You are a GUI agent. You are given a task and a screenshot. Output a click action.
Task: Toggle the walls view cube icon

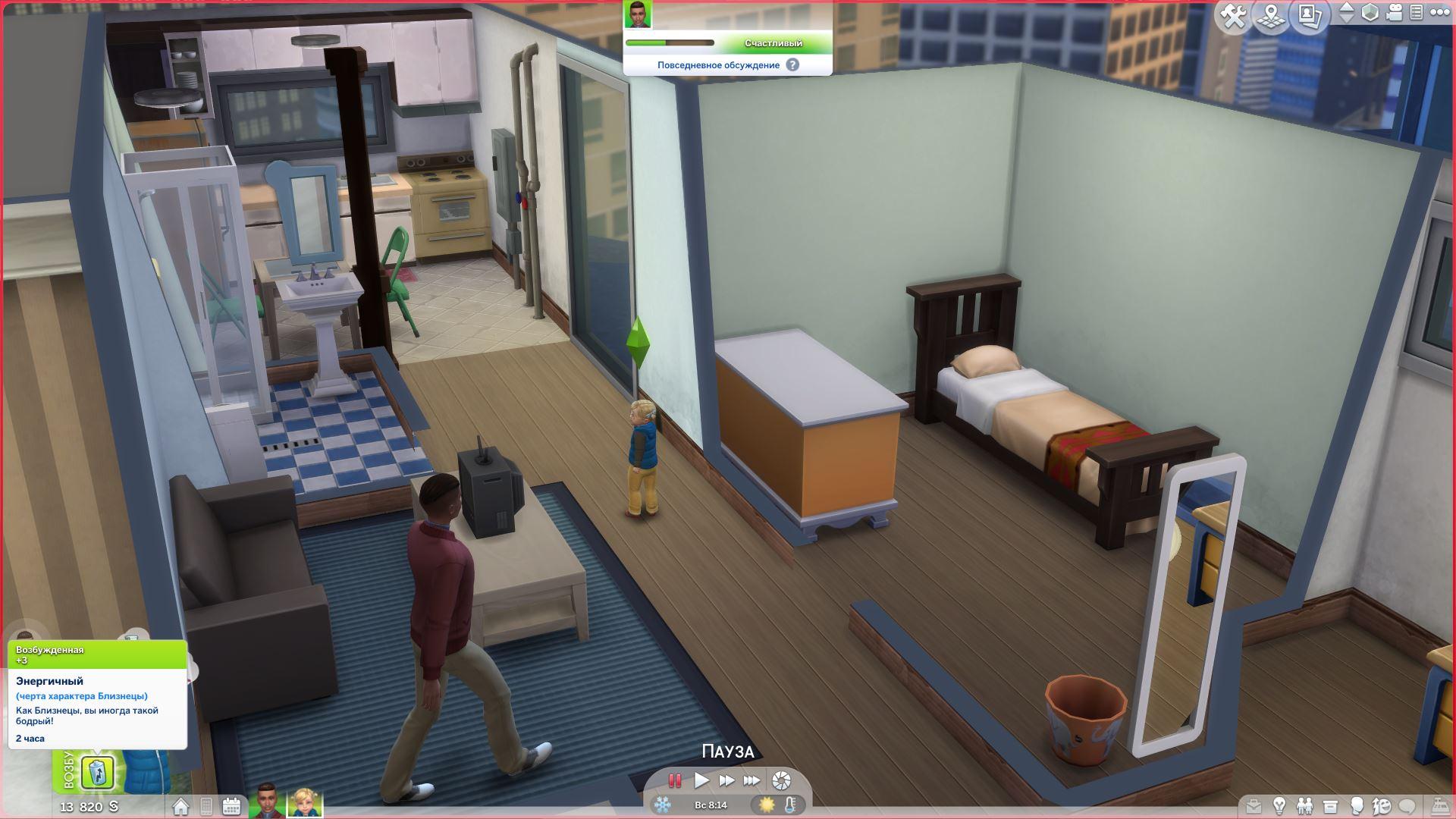(1370, 13)
